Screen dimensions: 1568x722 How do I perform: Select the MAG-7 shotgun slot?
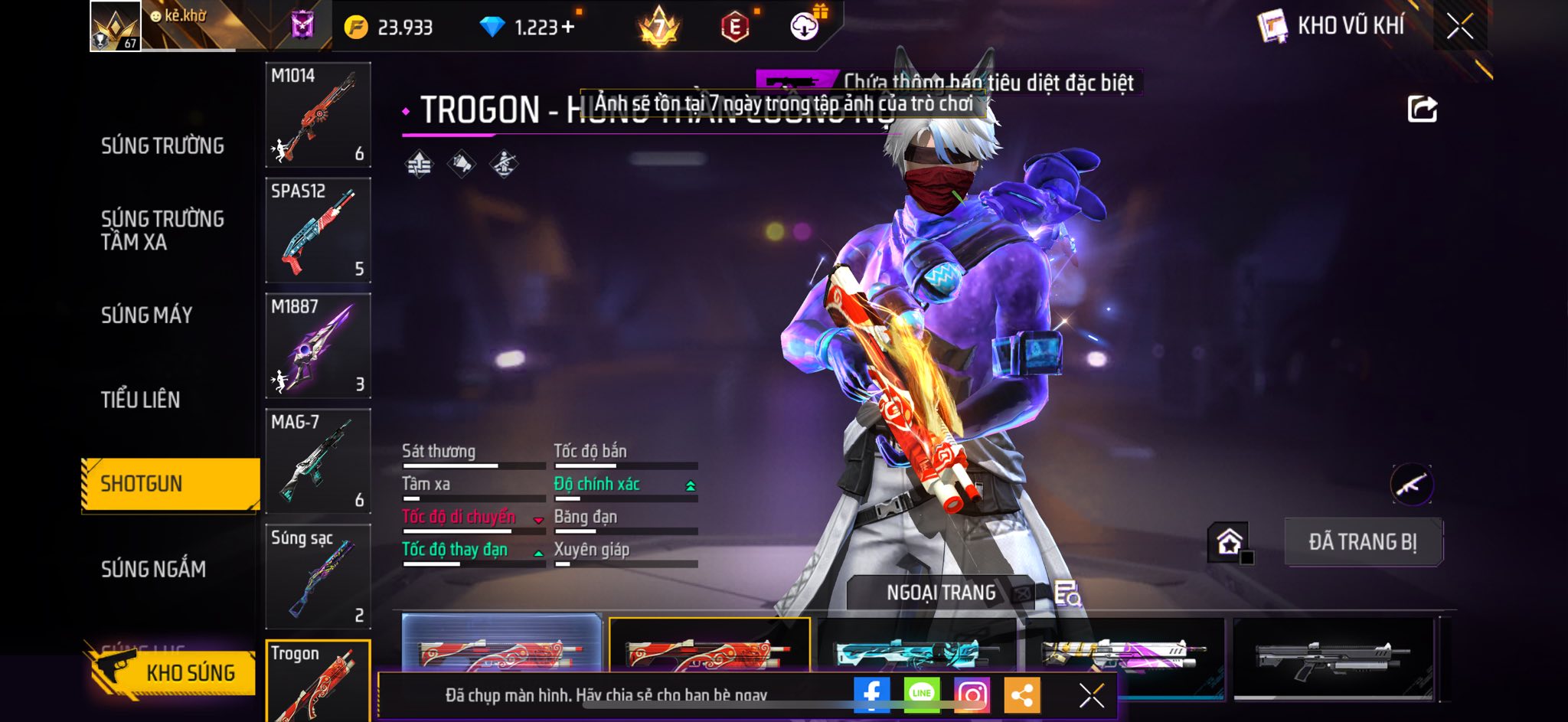[x=318, y=462]
